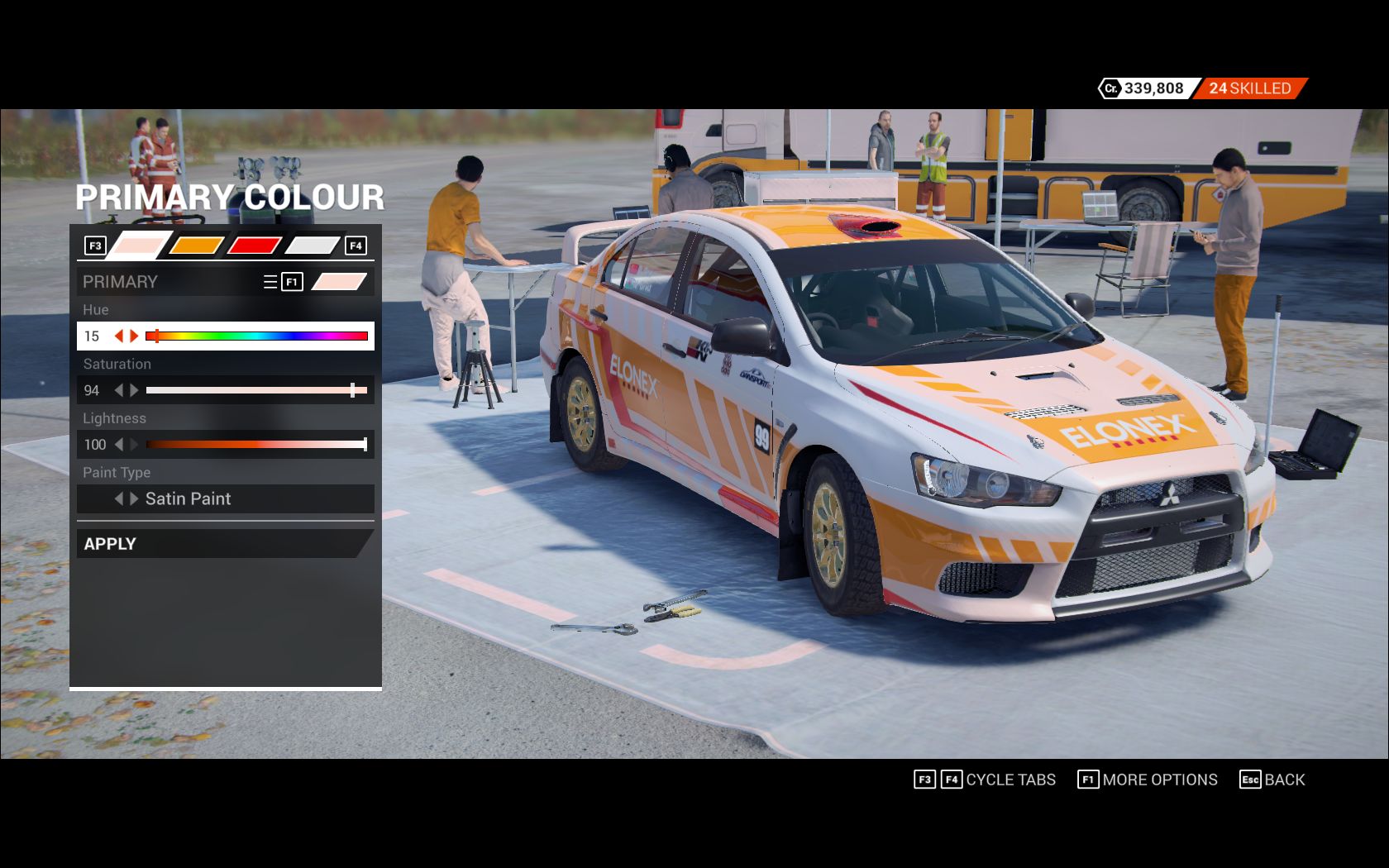Switch to the red colour tab
This screenshot has height=868, width=1389.
254,246
